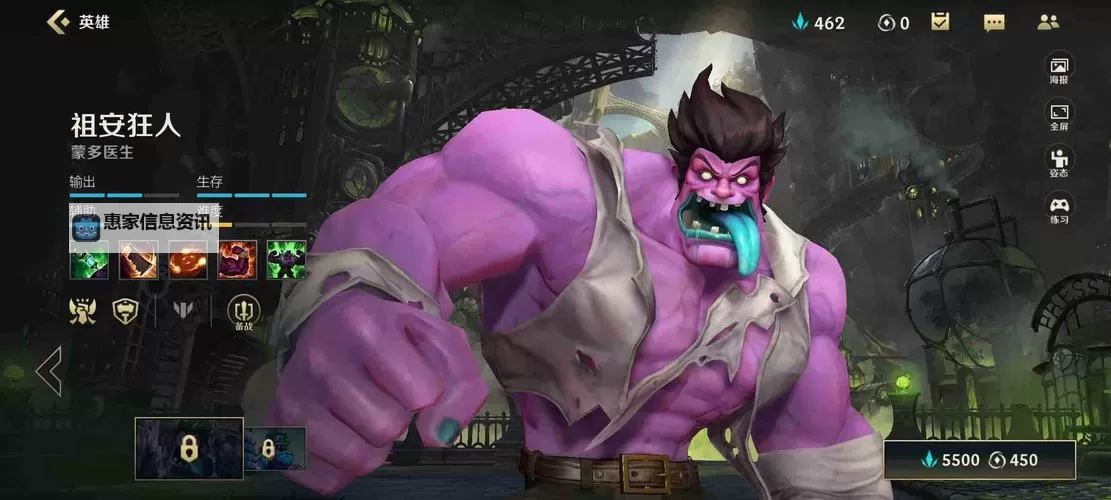Open the chat messages icon
Viewport: 1111px width, 500px height.
tap(993, 22)
